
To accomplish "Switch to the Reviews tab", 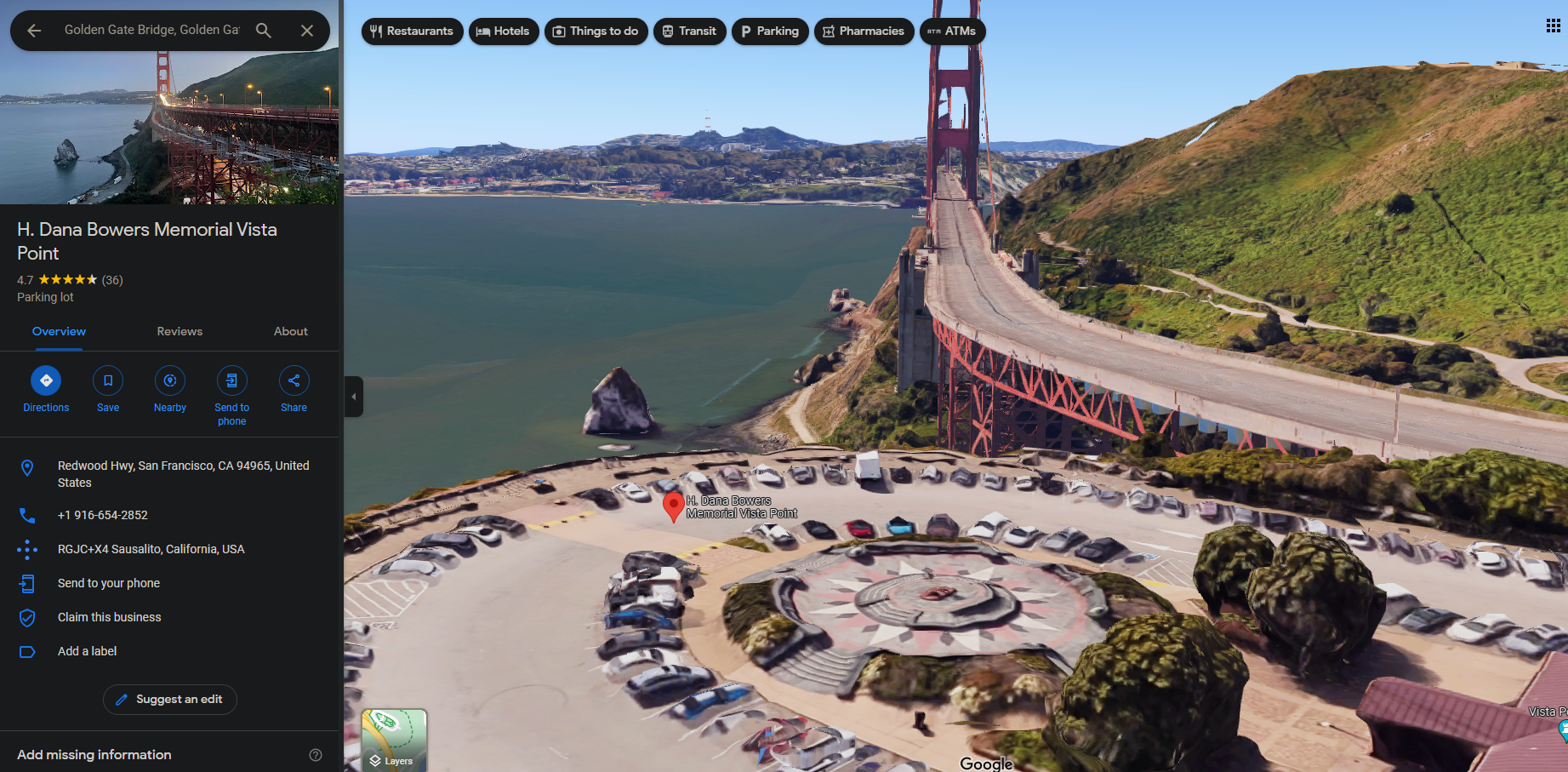I will point(180,331).
